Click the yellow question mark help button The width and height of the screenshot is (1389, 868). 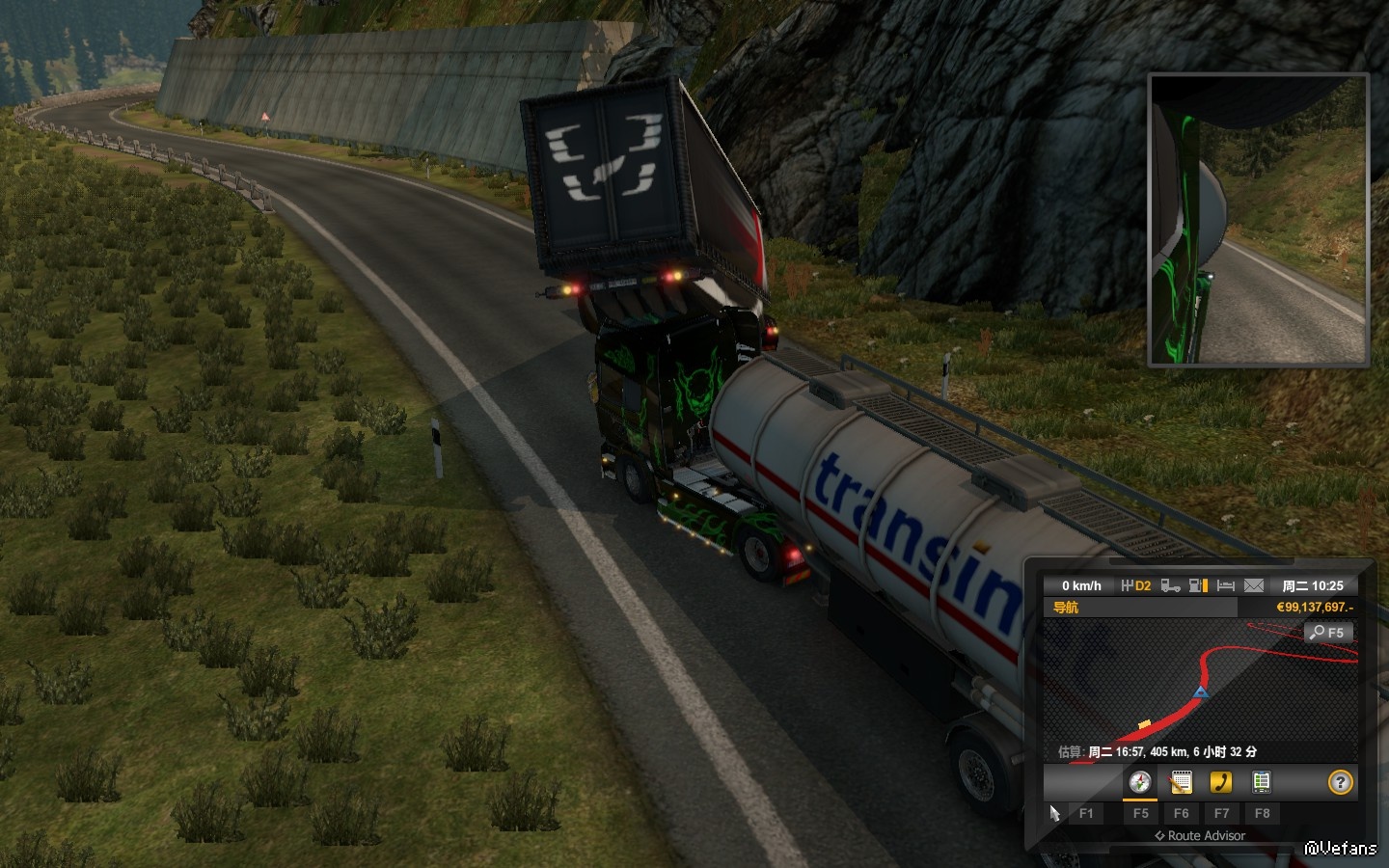click(1340, 782)
